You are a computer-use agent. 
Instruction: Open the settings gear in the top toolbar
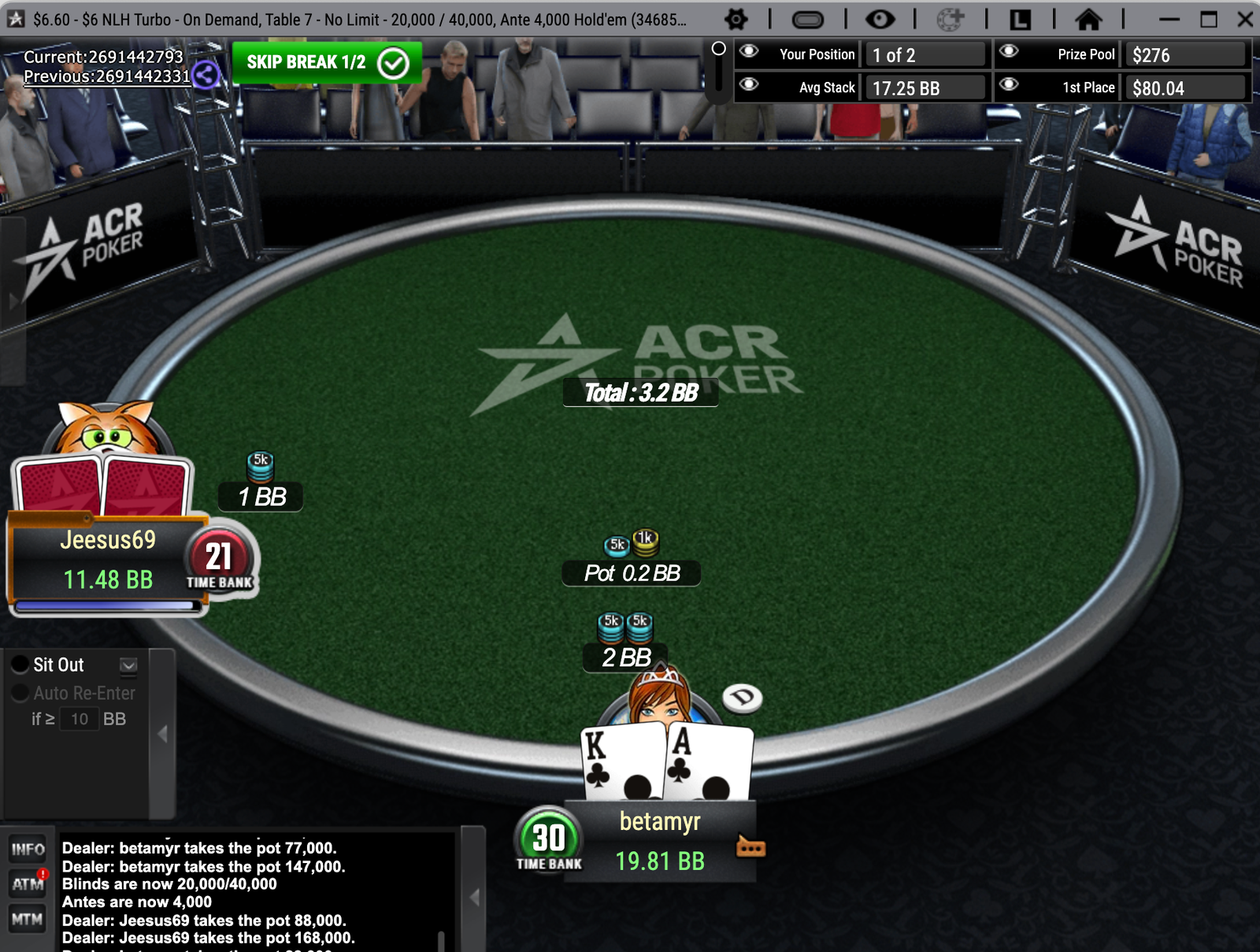point(736,17)
